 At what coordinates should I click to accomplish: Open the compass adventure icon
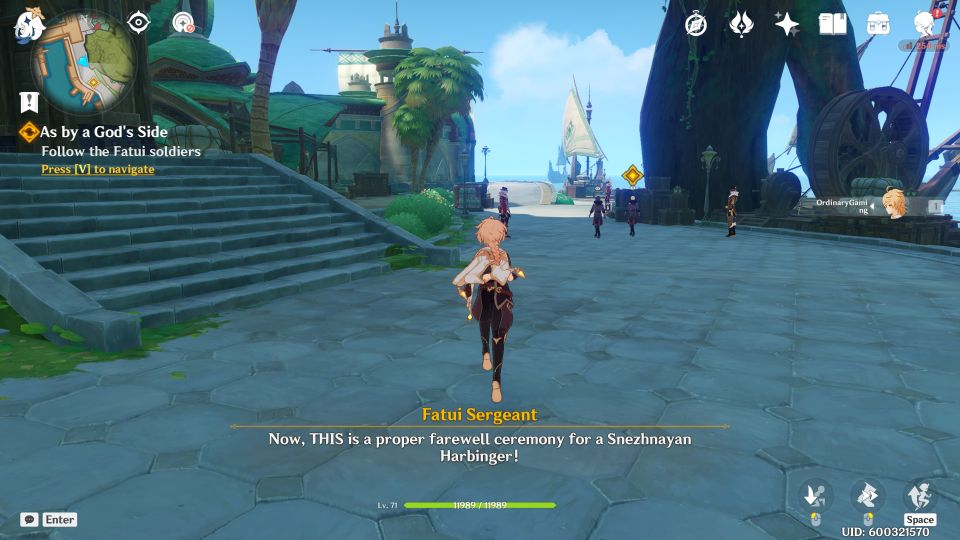click(x=696, y=24)
